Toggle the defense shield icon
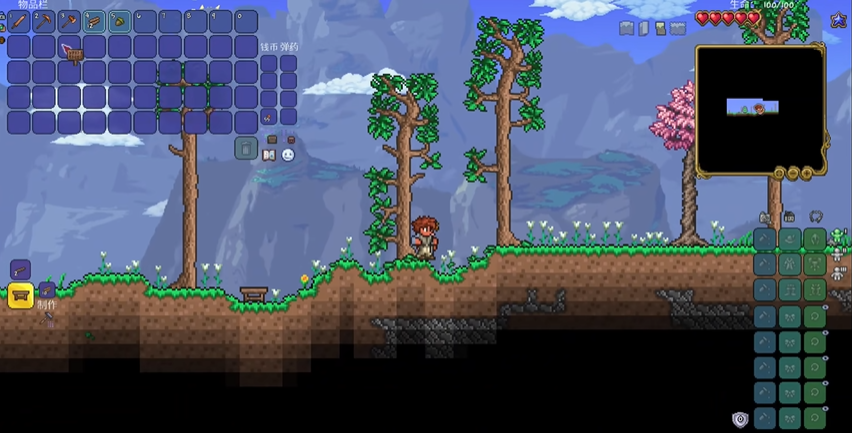This screenshot has width=852, height=433. click(x=740, y=420)
